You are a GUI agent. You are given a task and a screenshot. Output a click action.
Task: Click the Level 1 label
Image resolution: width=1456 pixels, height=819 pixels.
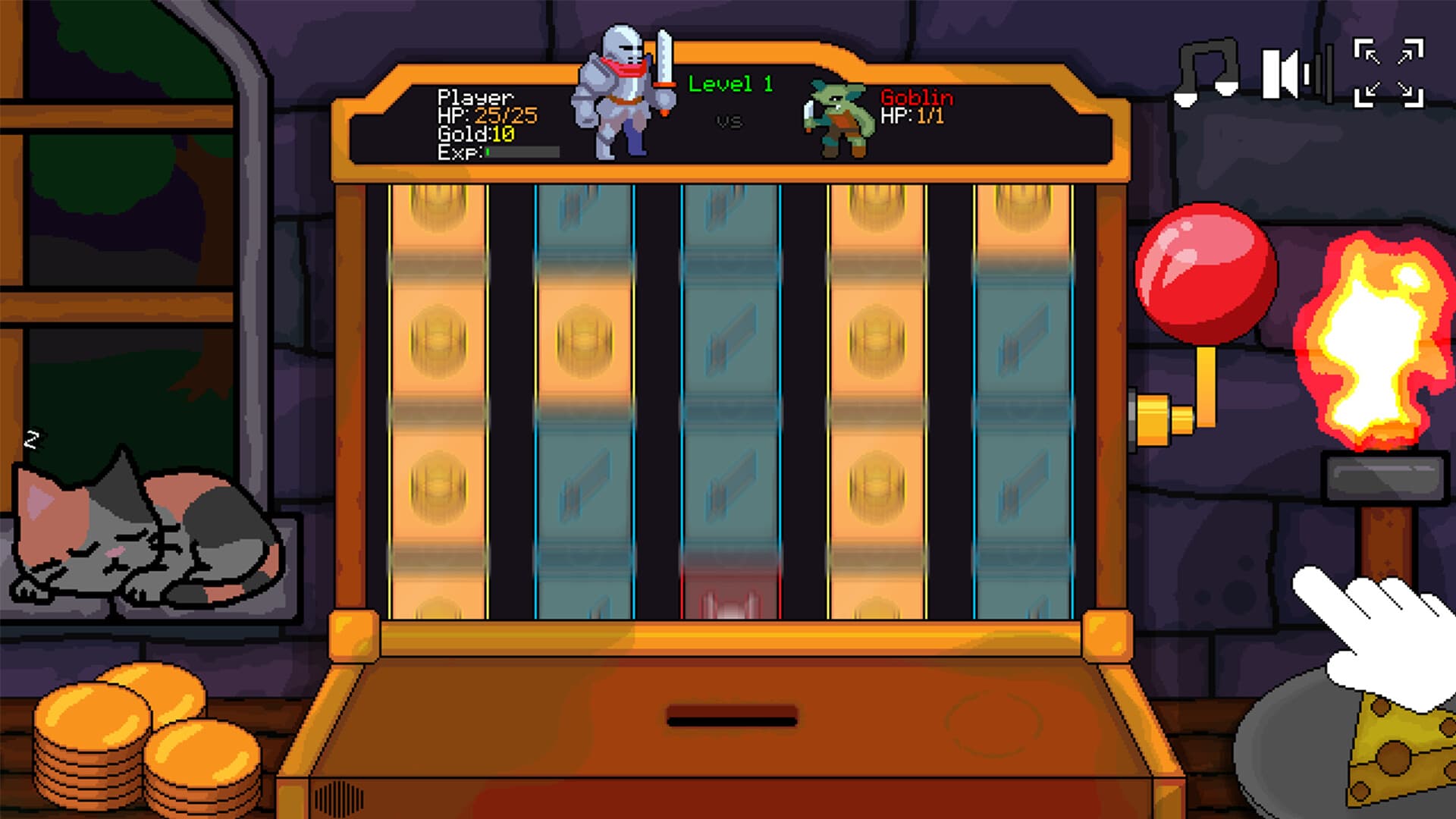(x=730, y=85)
